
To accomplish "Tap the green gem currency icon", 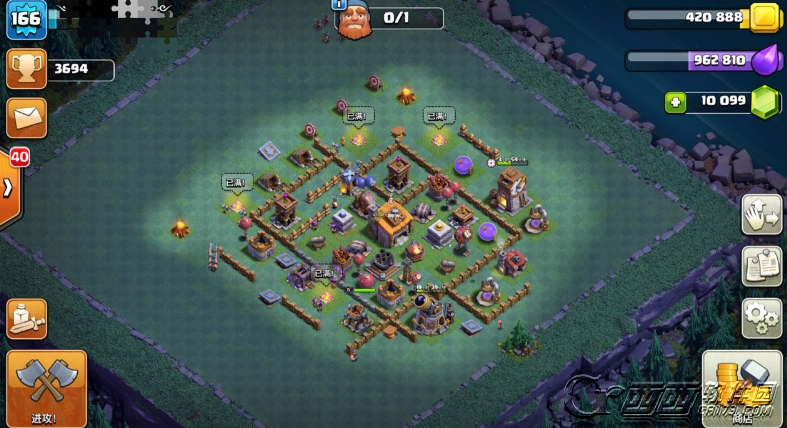I will 764,101.
